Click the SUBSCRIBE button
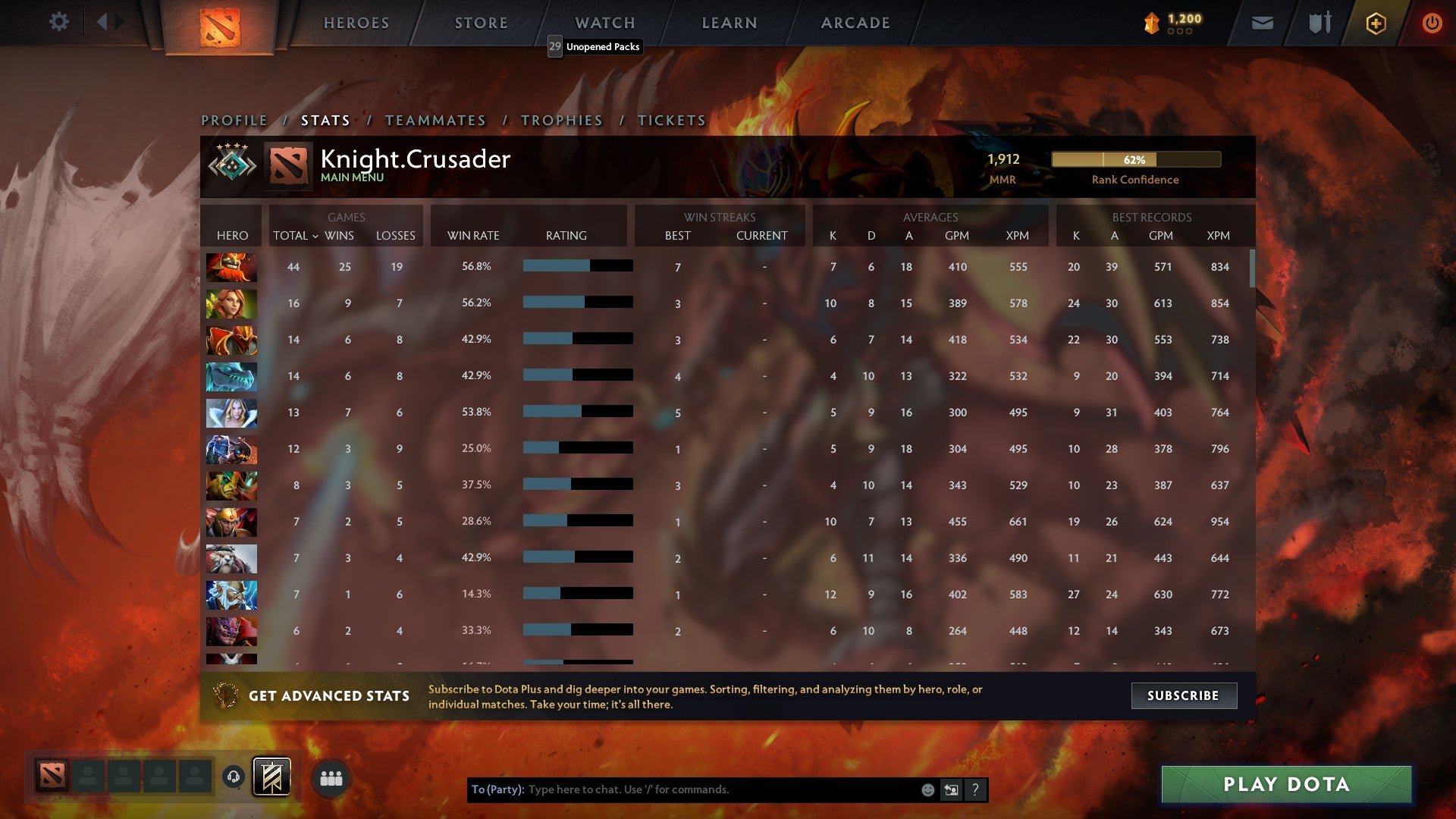Viewport: 1456px width, 819px height. (1183, 695)
